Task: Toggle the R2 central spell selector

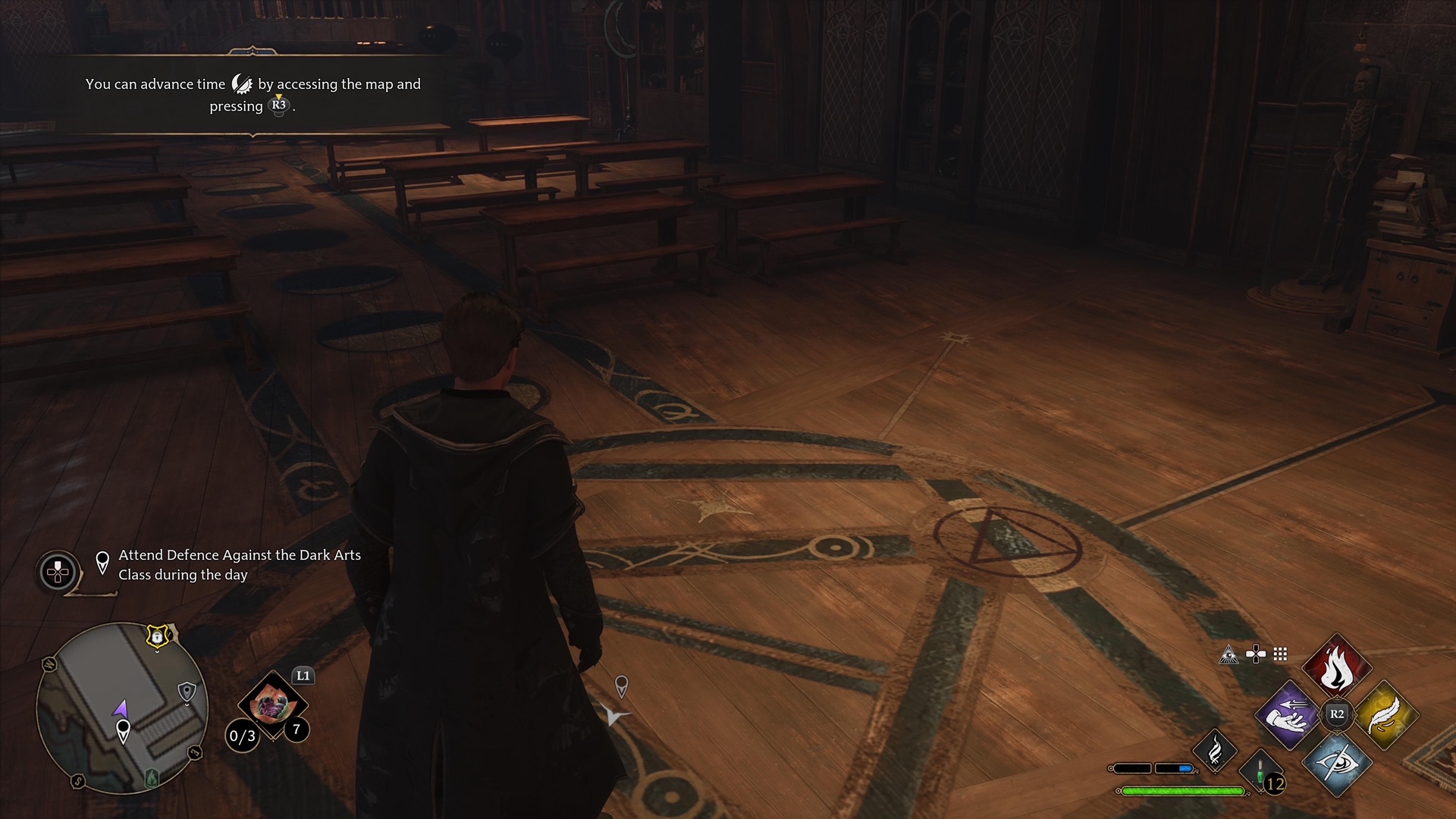Action: [x=1336, y=714]
